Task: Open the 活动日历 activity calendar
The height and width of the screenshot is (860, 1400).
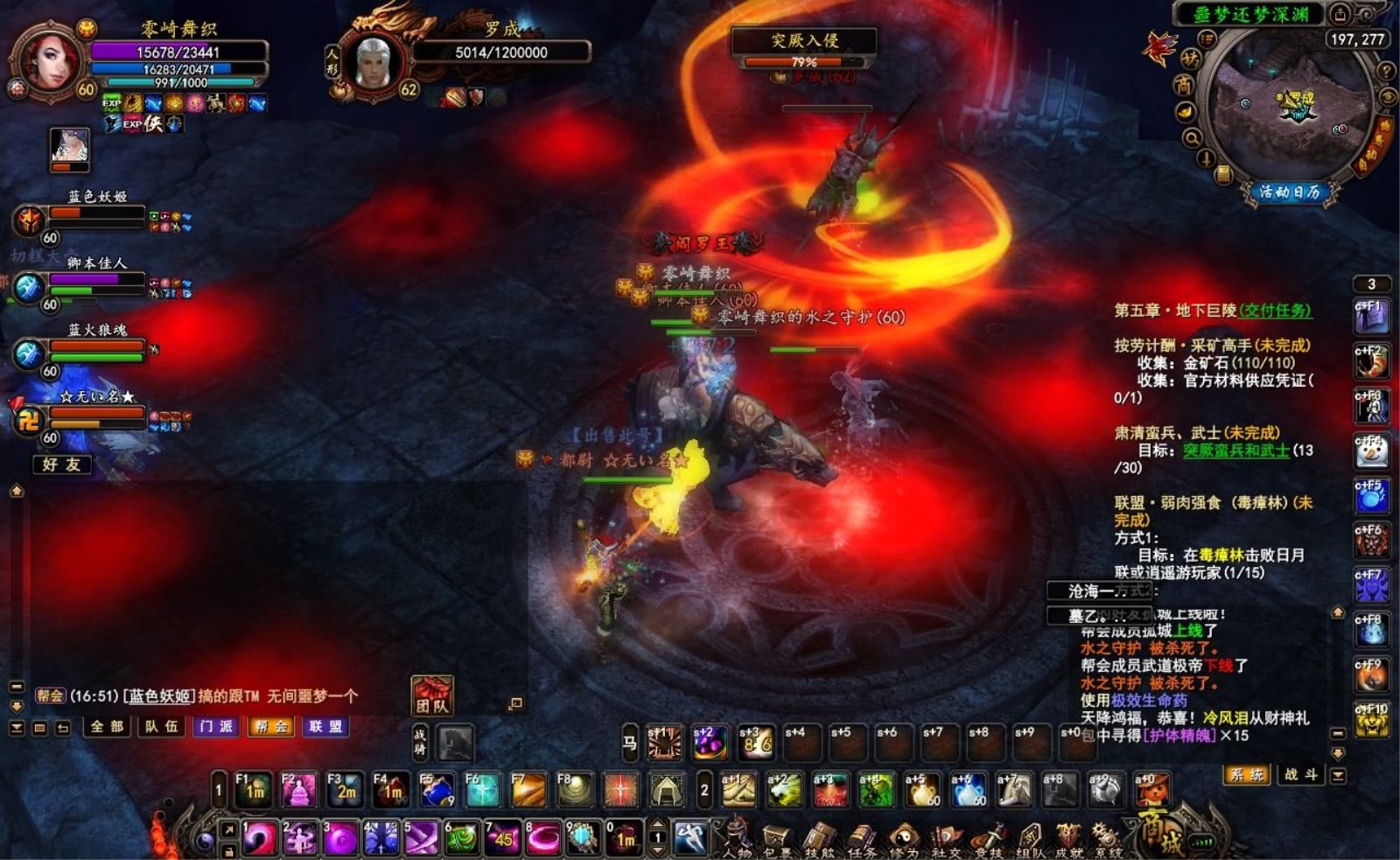Action: coord(1289,192)
